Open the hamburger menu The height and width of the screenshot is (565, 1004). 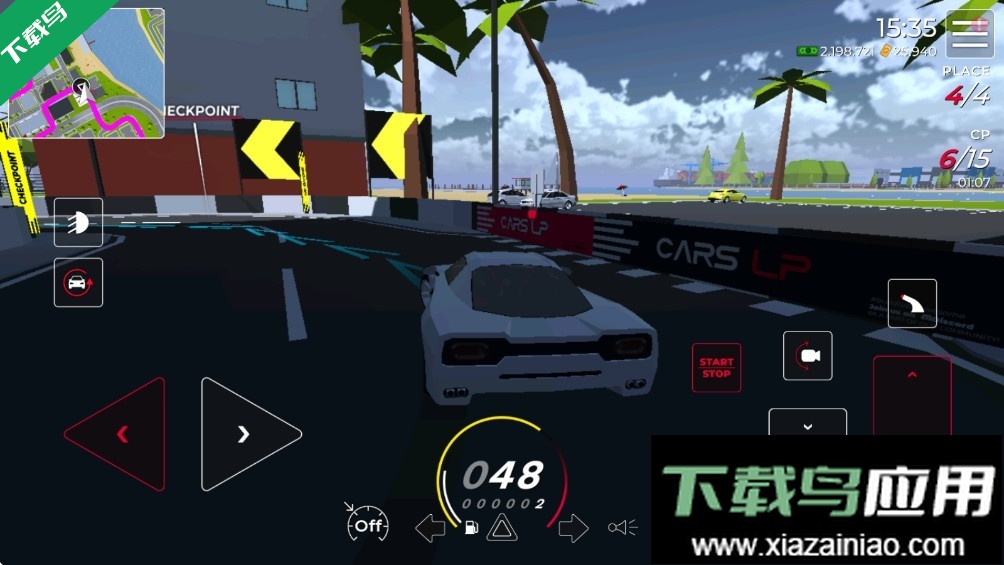tap(969, 36)
